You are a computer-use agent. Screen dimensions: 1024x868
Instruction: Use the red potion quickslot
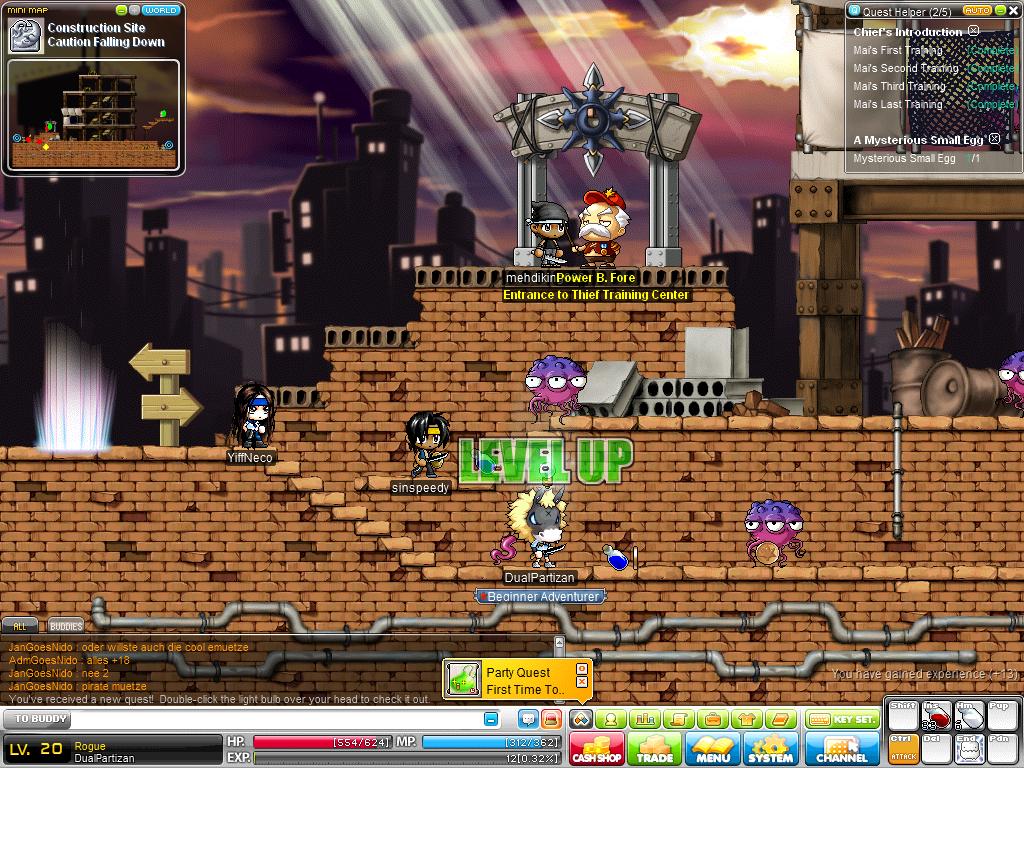[937, 717]
